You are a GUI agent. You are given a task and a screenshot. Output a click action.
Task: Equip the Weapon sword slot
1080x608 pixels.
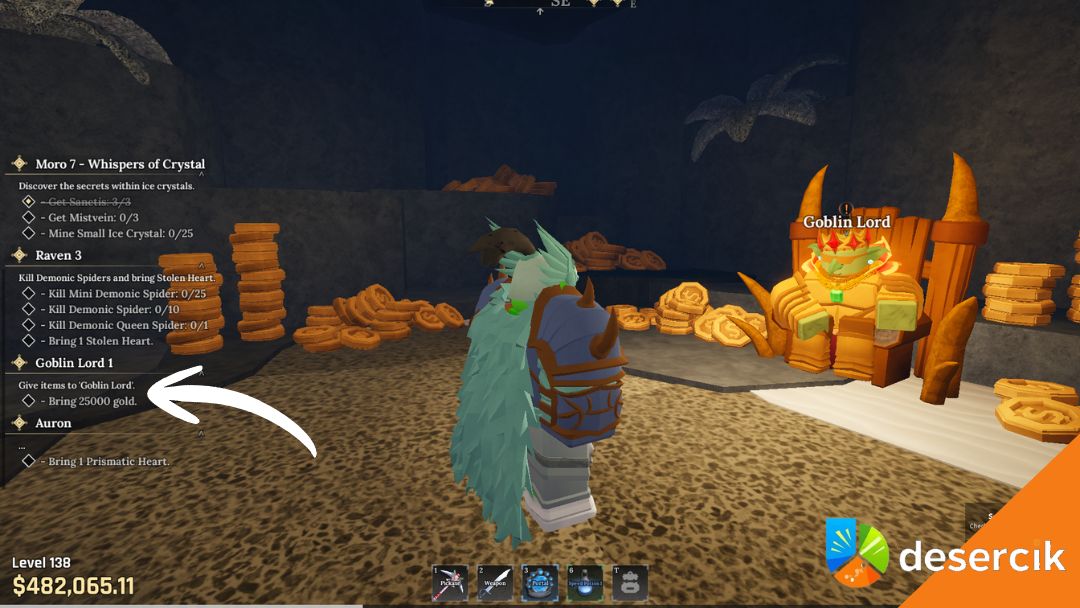pyautogui.click(x=495, y=583)
